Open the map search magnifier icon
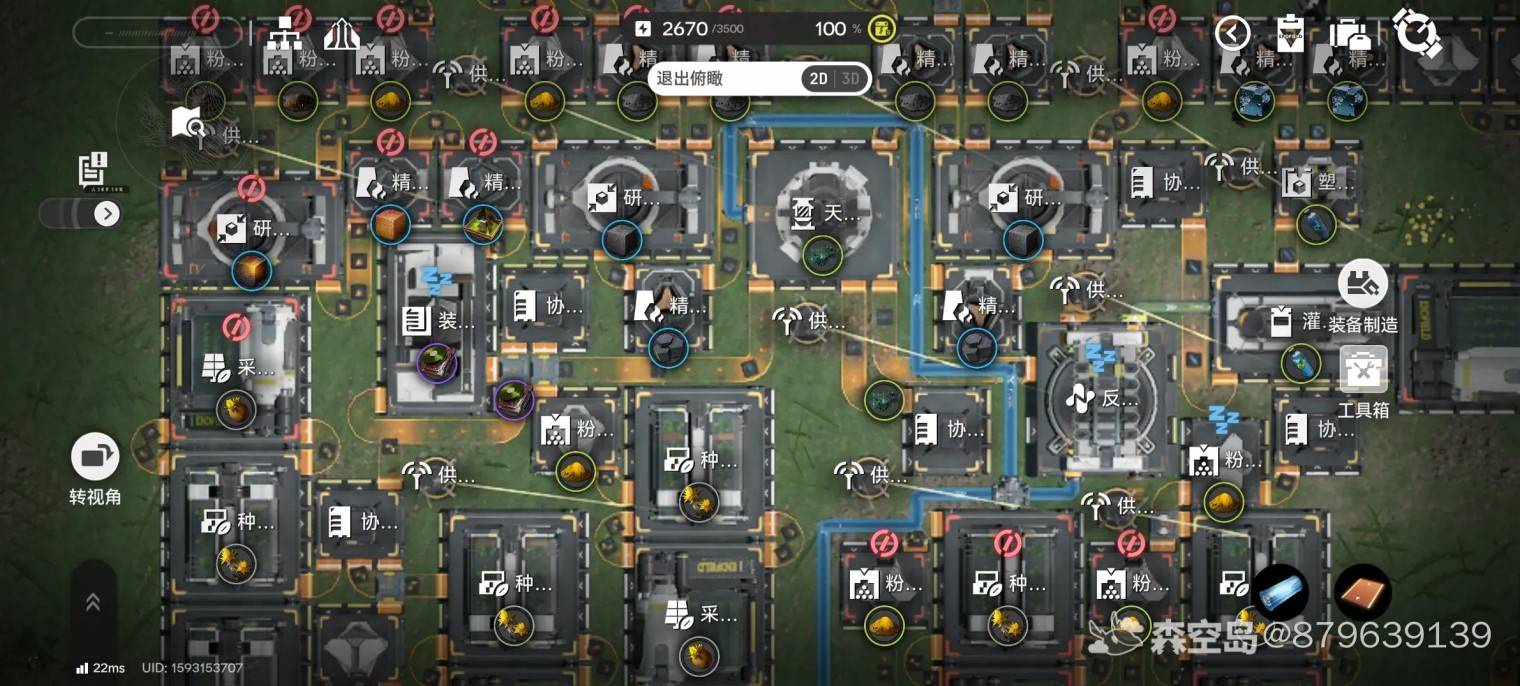 [x=188, y=124]
